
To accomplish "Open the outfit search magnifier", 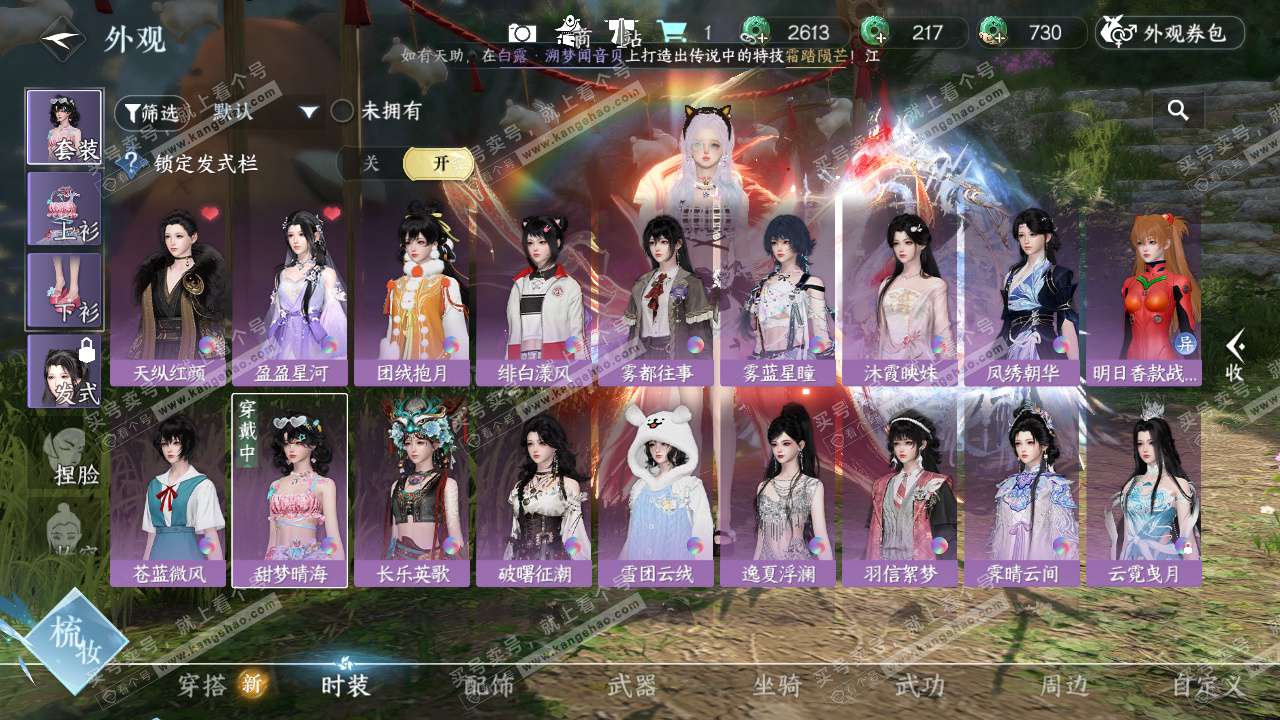I will pyautogui.click(x=1178, y=111).
